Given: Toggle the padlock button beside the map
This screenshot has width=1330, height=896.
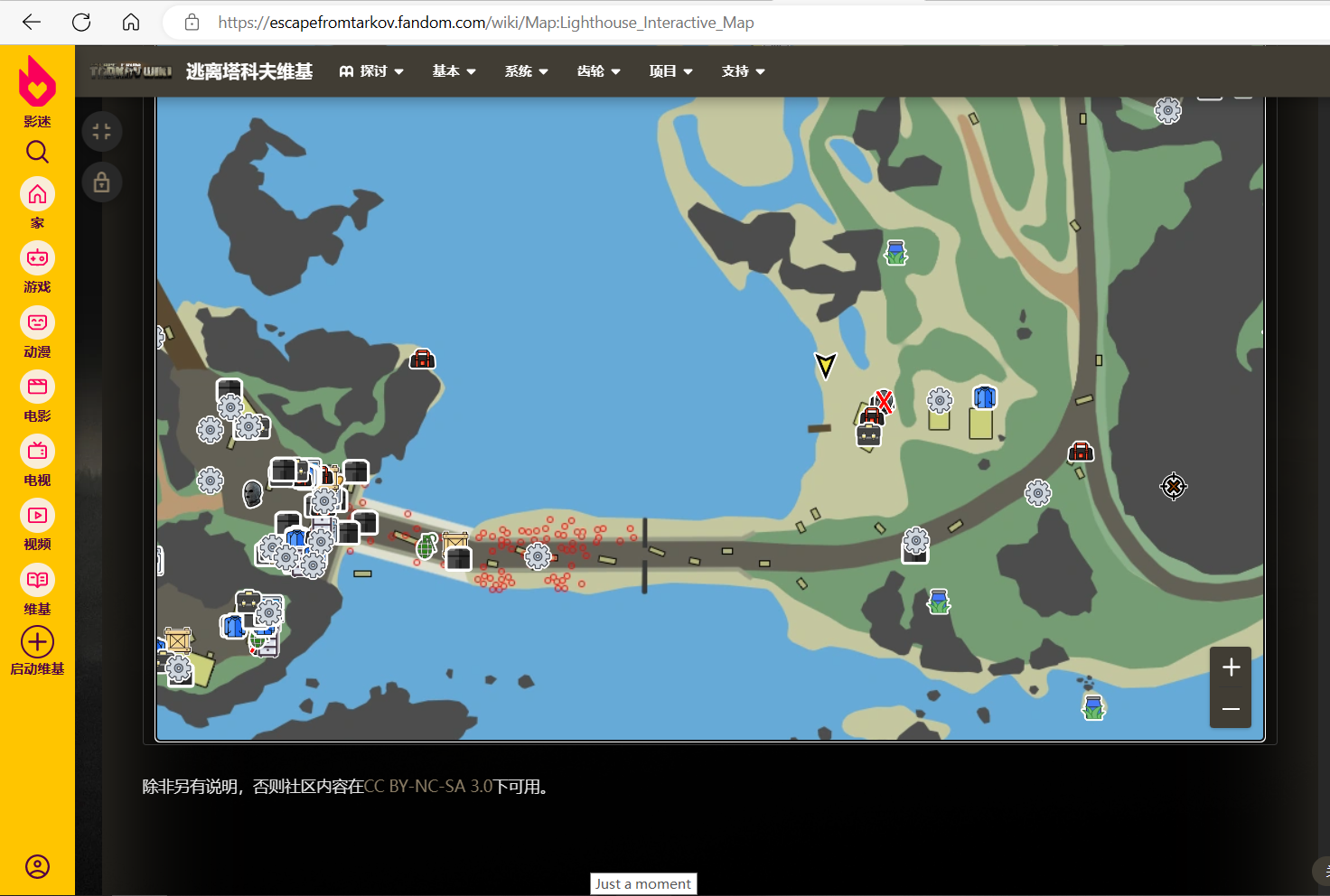Looking at the screenshot, I should click(102, 182).
